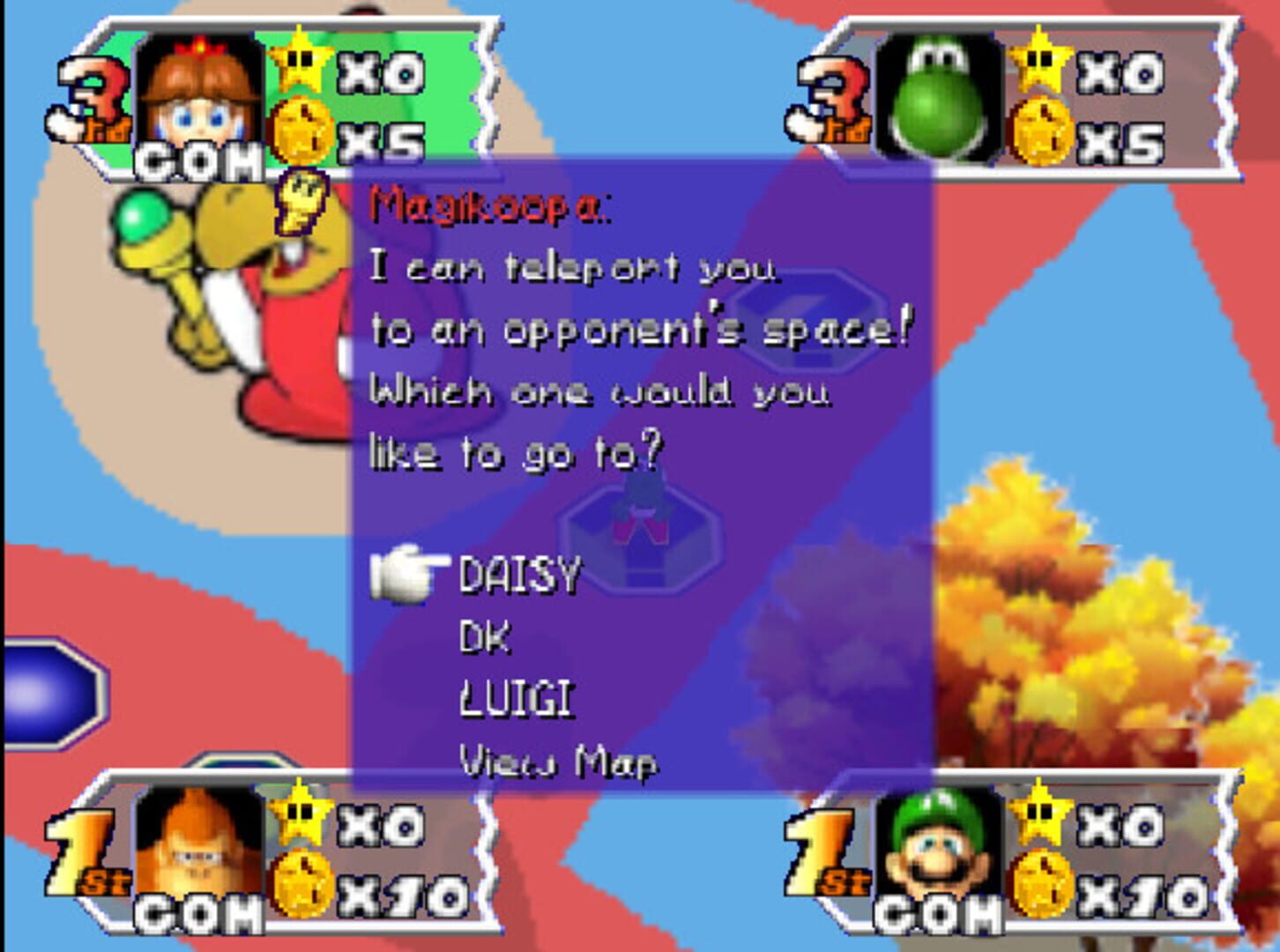Click the star icon in DK's panel

pos(300,820)
